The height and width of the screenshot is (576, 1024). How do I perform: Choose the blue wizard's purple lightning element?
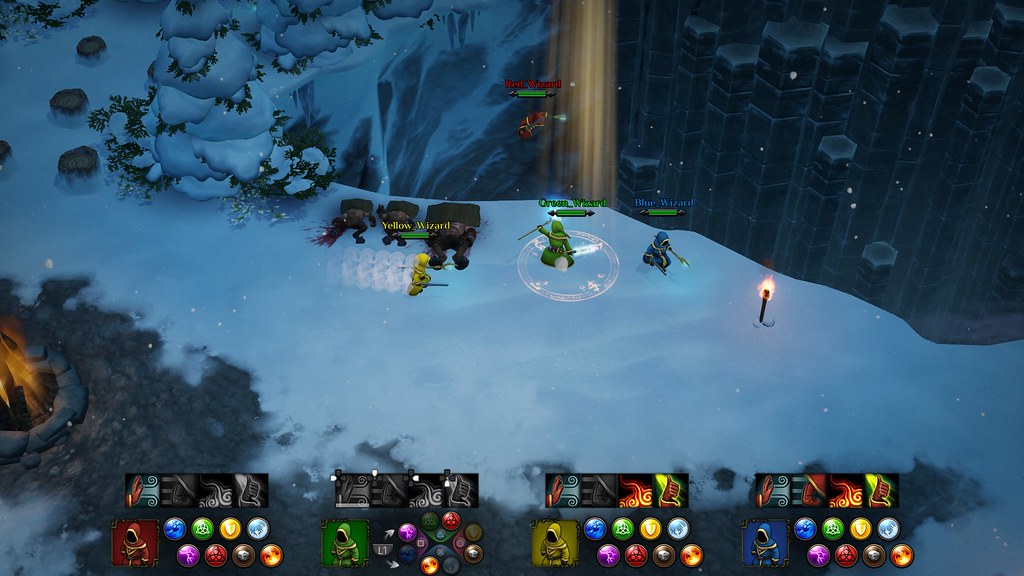(x=818, y=555)
